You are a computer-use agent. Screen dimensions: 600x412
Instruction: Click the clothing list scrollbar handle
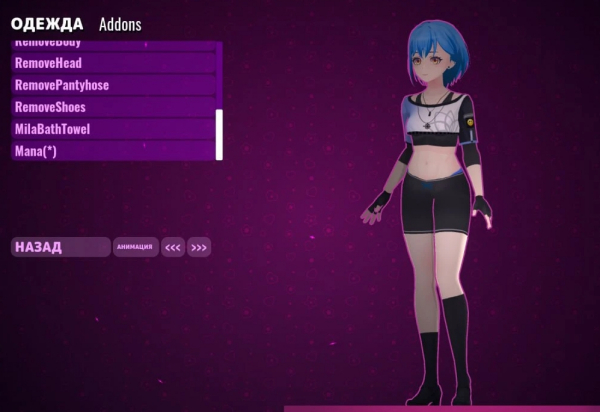[219, 134]
